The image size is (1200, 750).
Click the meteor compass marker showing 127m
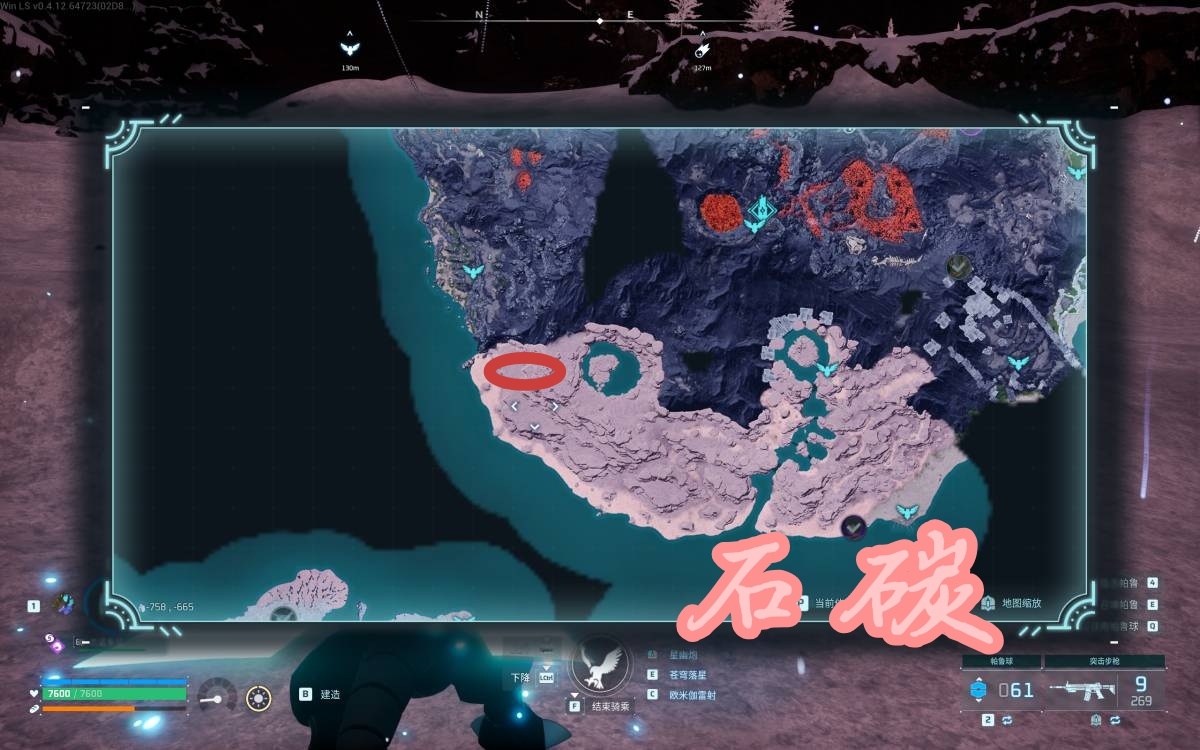tap(702, 48)
